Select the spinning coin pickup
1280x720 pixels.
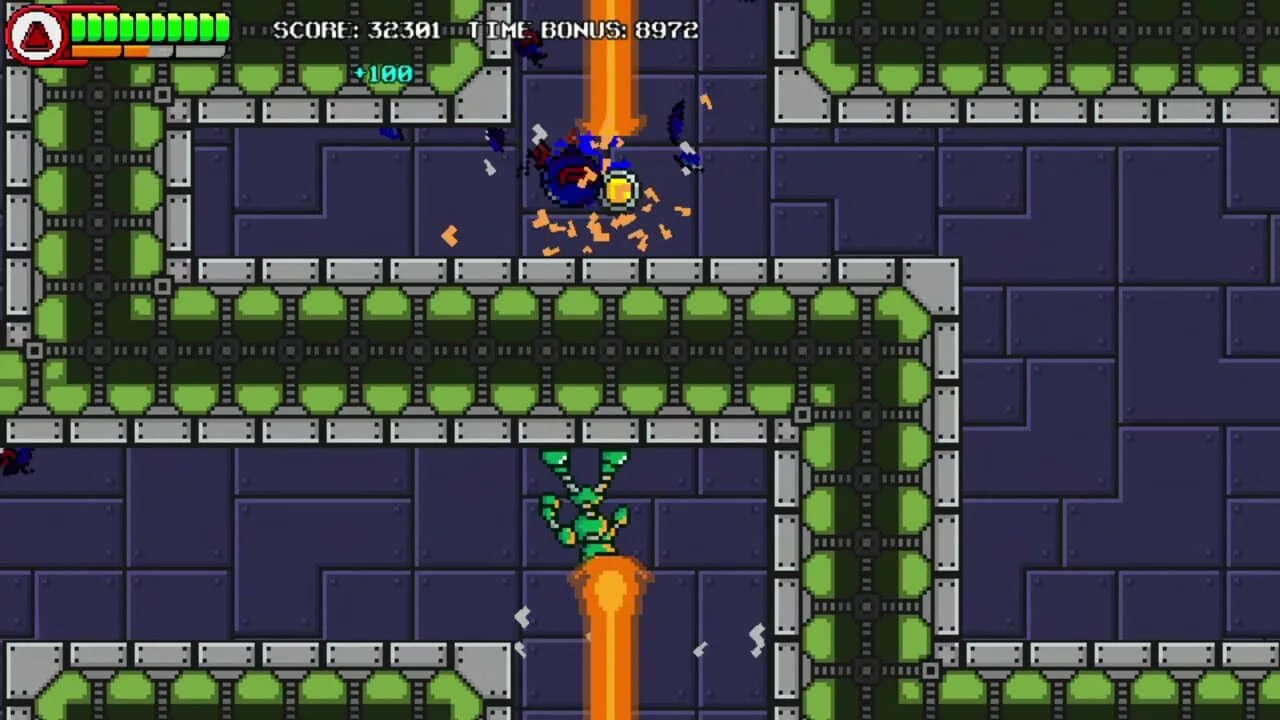pos(621,191)
